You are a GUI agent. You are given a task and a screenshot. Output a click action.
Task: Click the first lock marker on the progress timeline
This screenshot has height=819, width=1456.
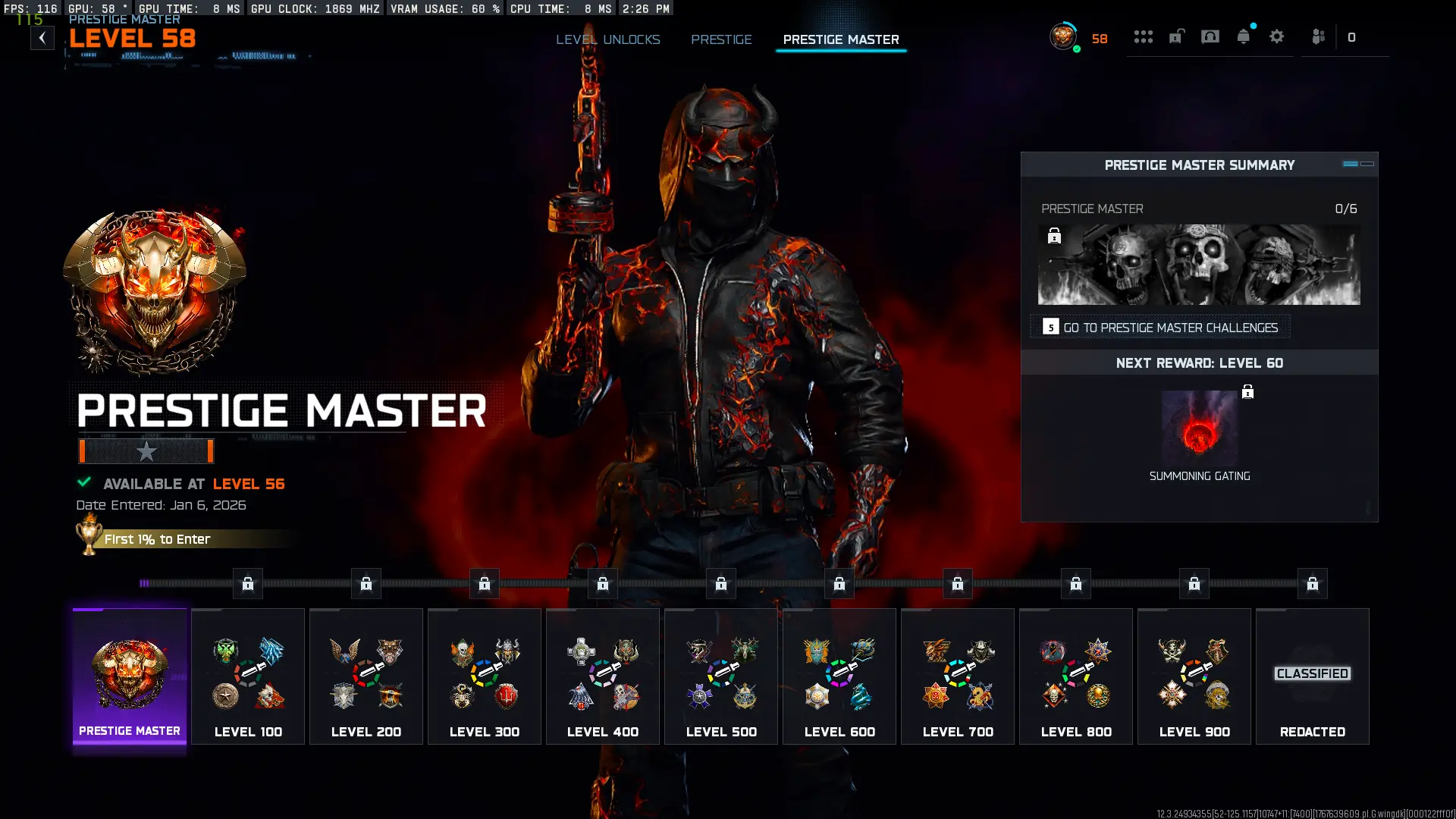pos(246,584)
